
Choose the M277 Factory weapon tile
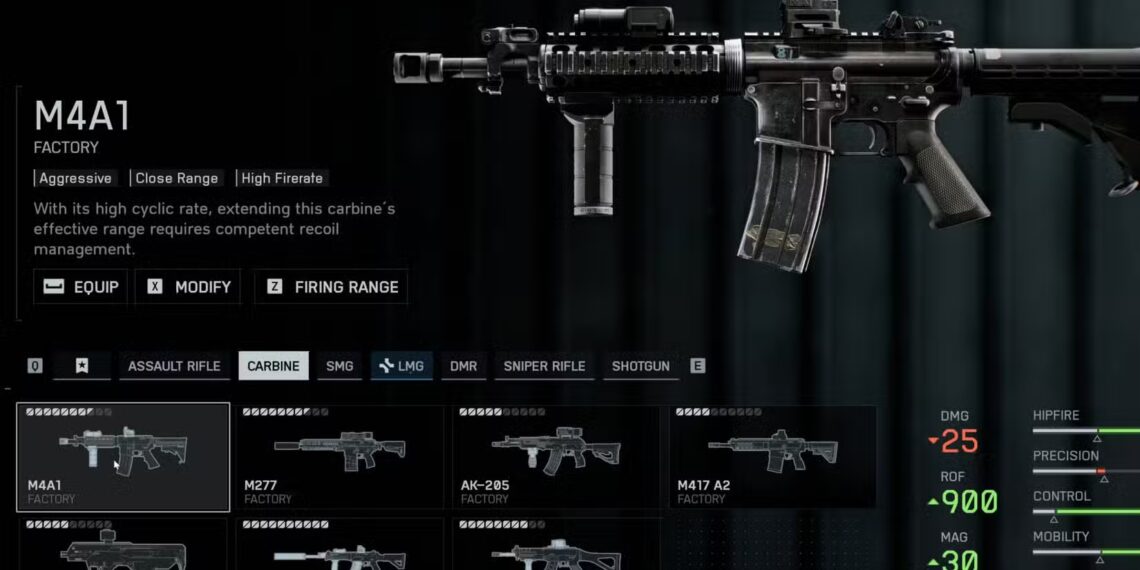point(340,457)
